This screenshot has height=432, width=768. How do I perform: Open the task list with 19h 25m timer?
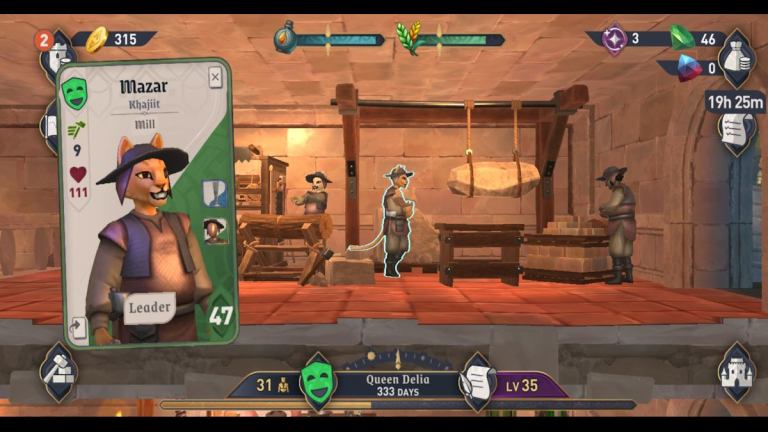click(736, 127)
